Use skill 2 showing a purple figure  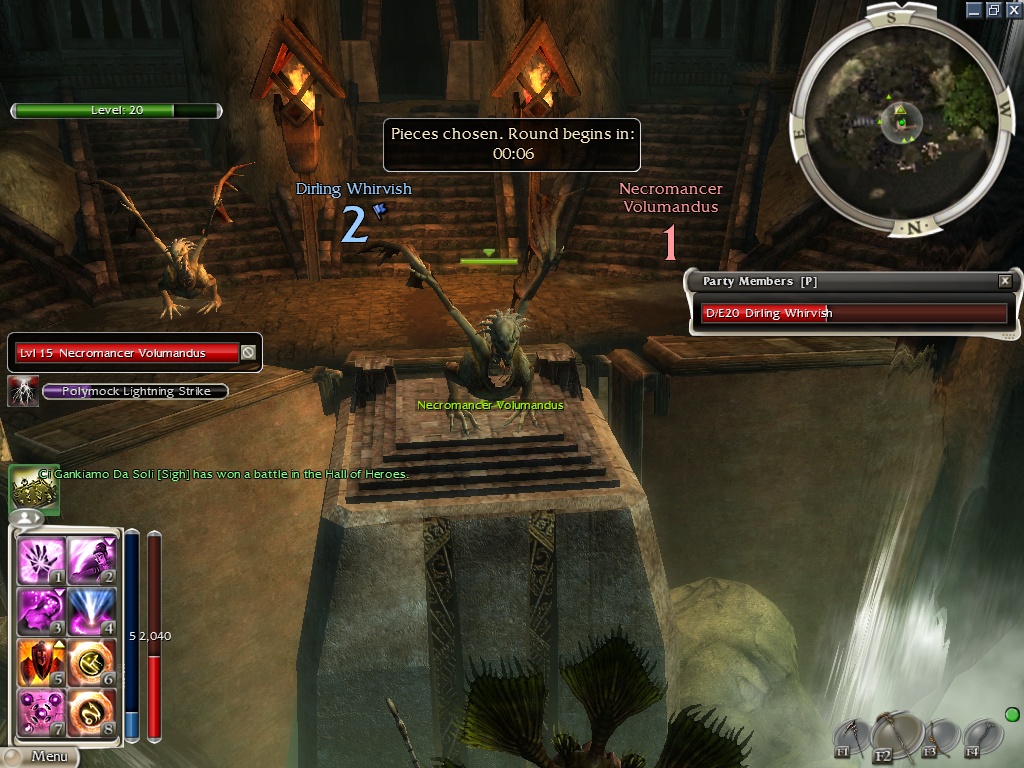click(92, 562)
